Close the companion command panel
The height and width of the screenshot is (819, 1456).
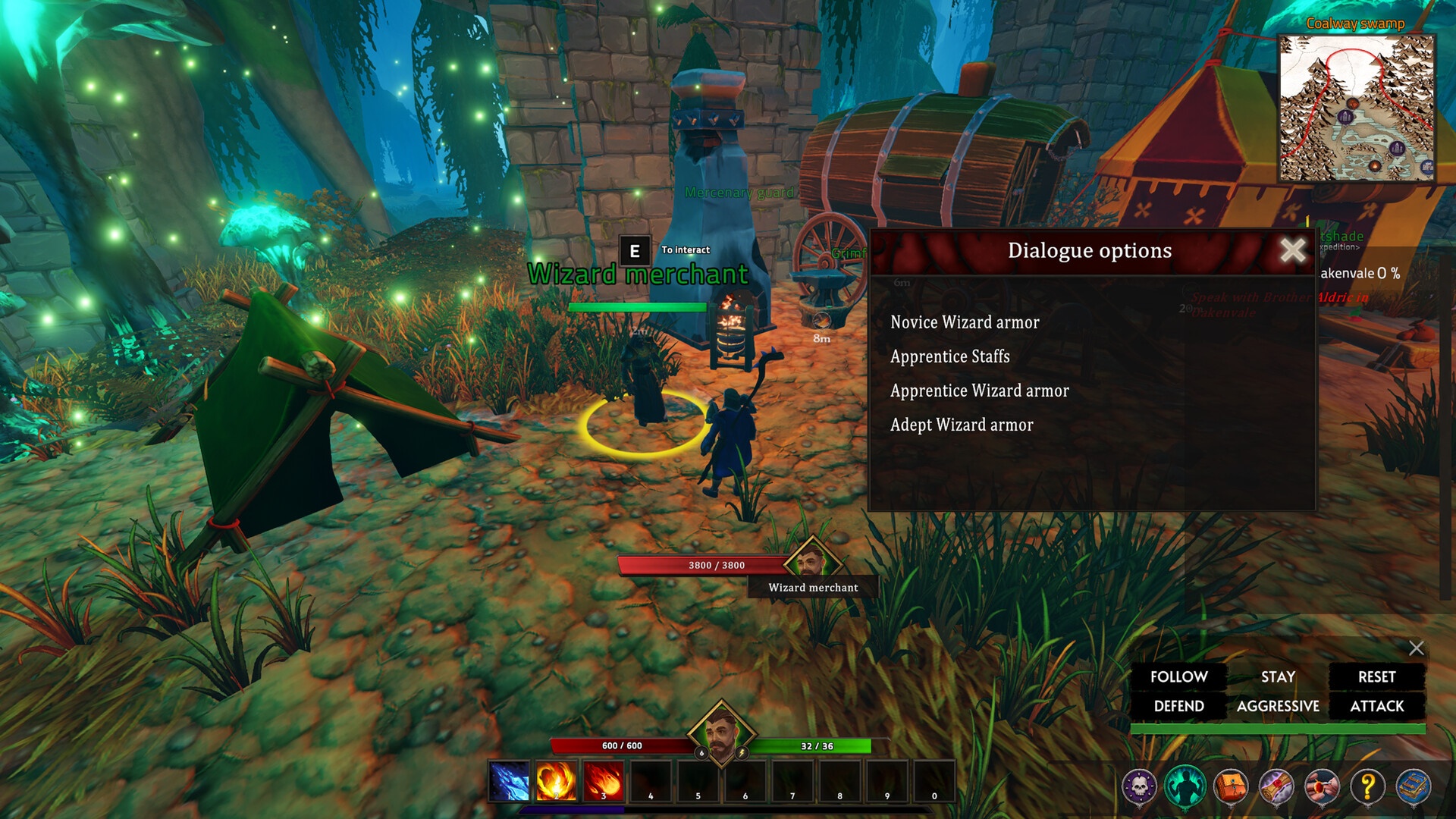click(x=1416, y=648)
